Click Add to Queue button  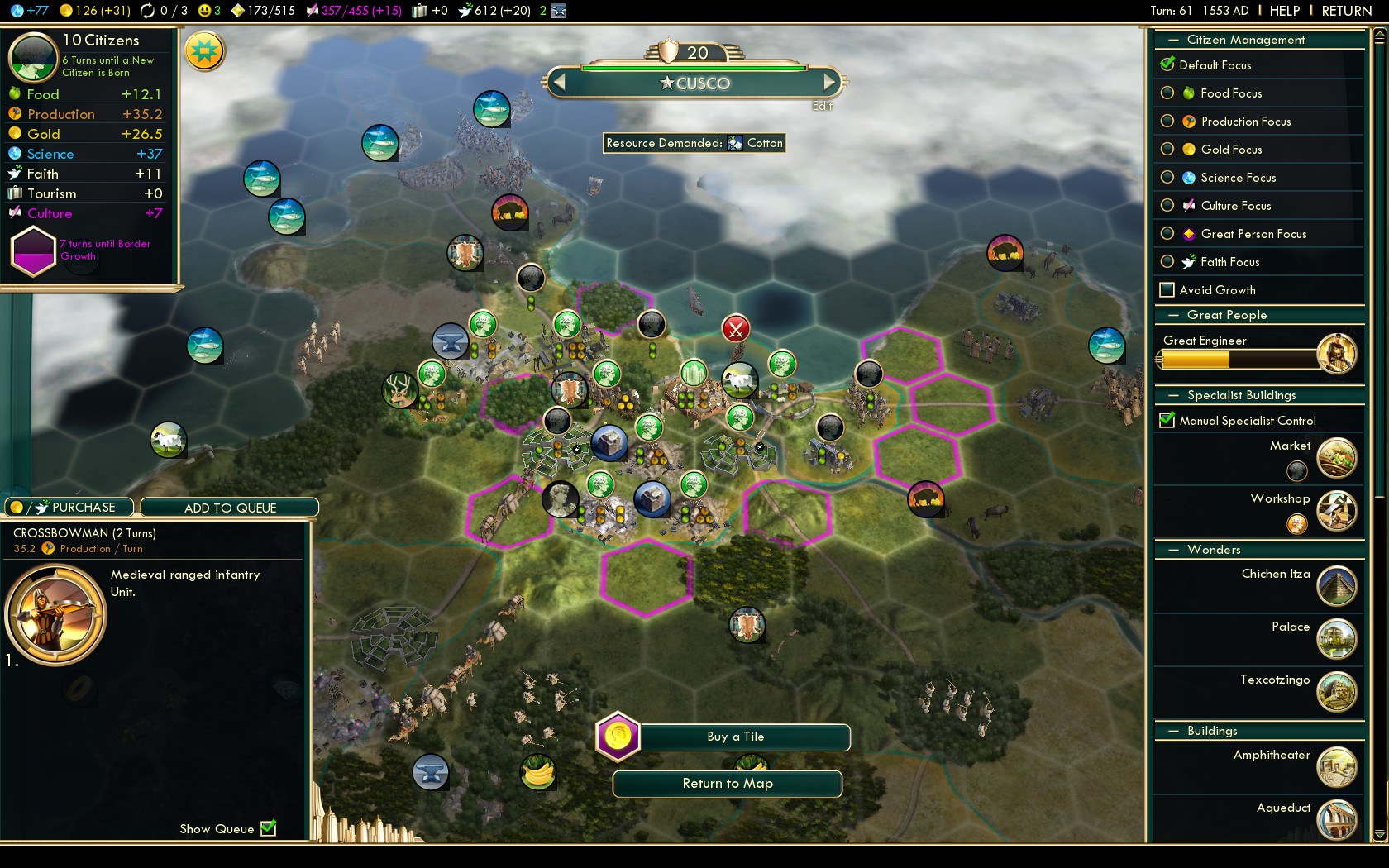[230, 508]
